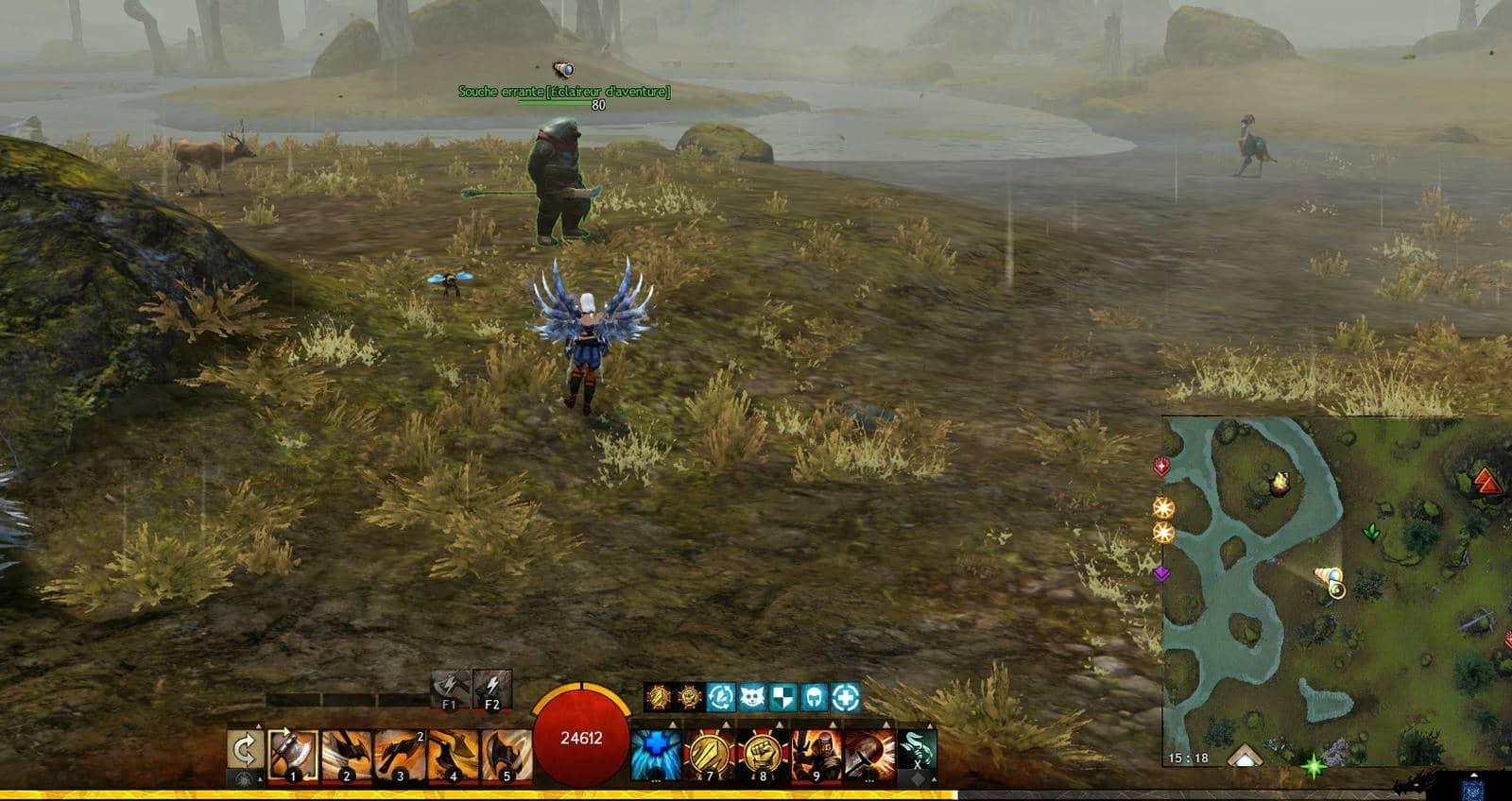Select the mount skill marked X
This screenshot has height=801, width=1512.
[917, 751]
